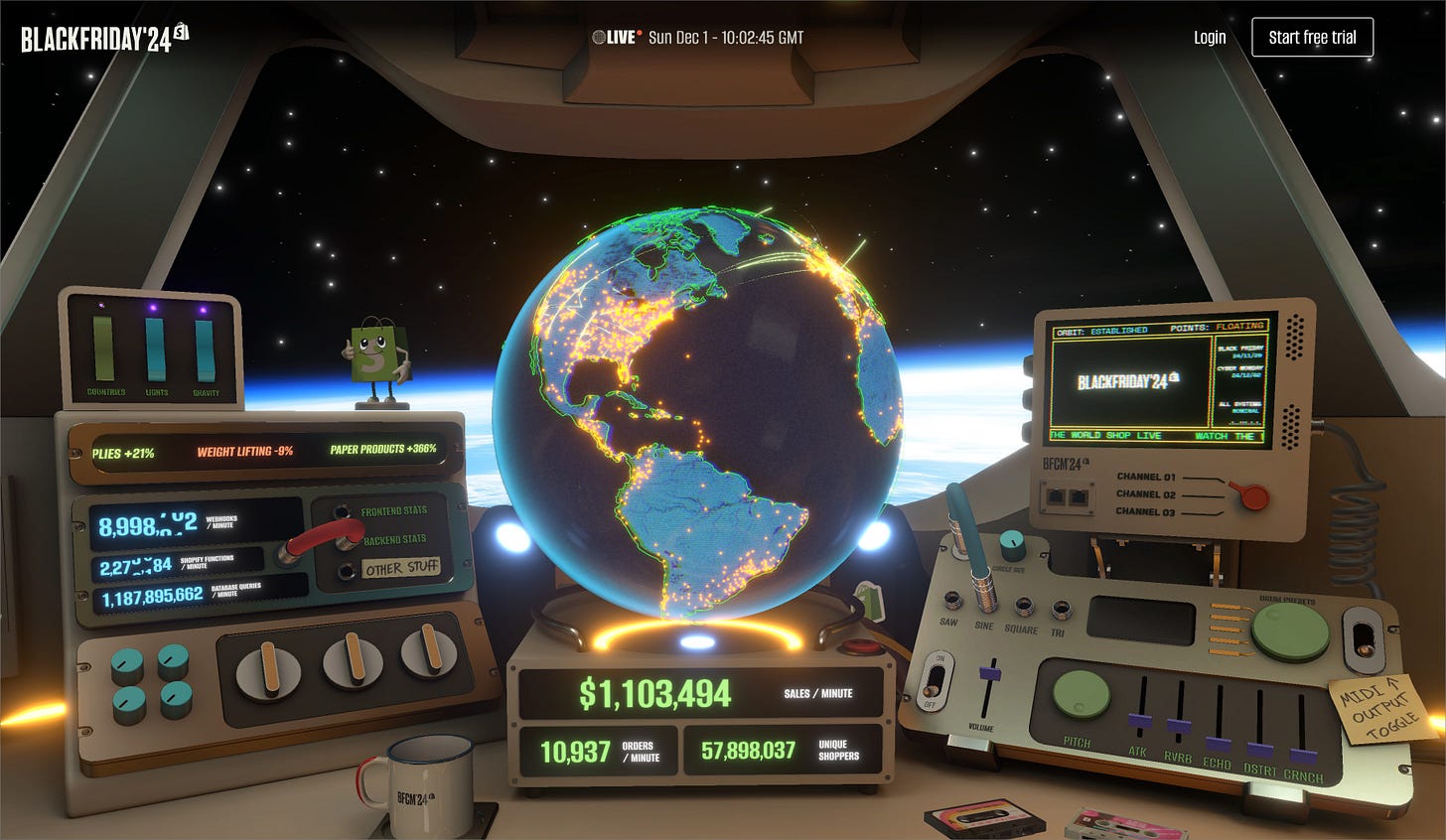Click the Circle Size knob
Image resolution: width=1446 pixels, height=840 pixels.
[x=1012, y=542]
